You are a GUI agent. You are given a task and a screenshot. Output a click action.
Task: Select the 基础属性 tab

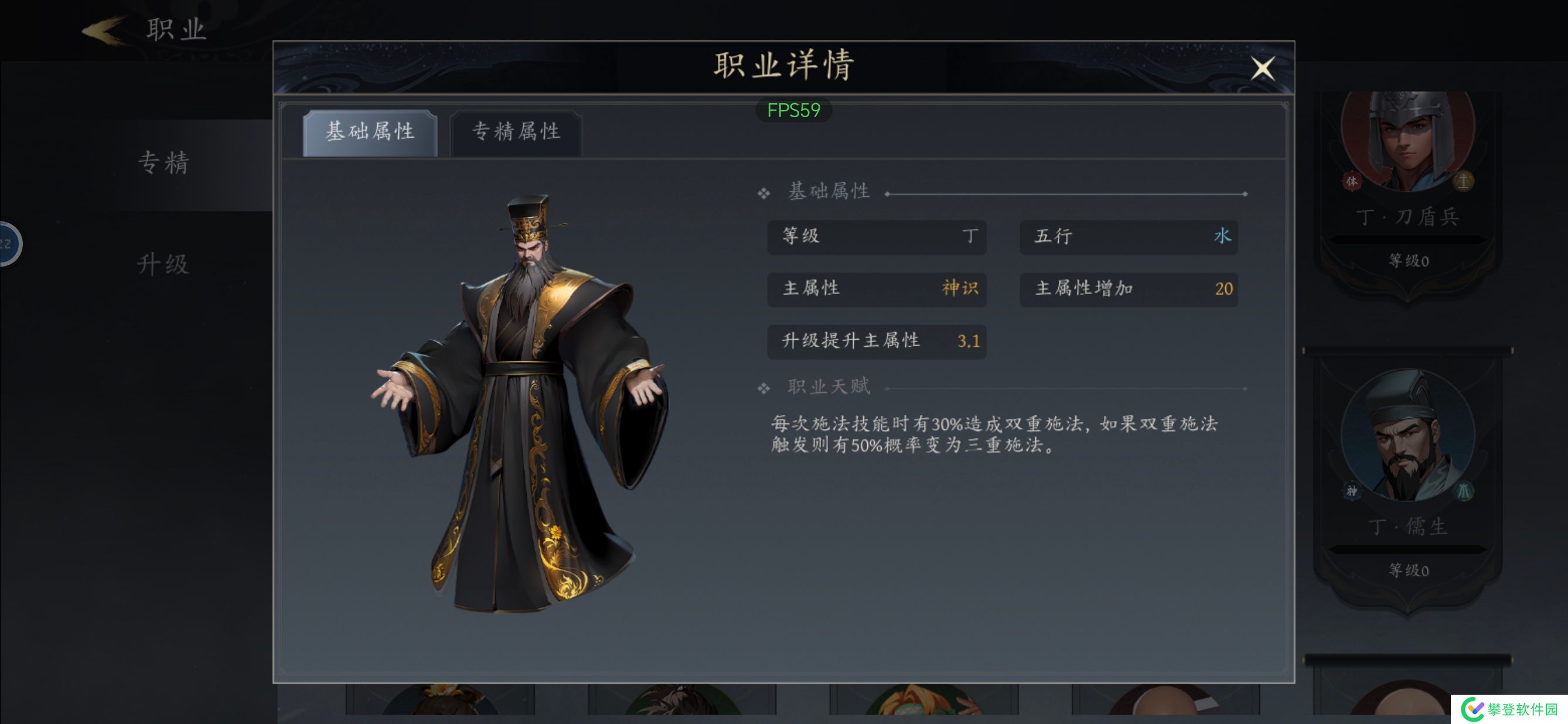tap(371, 132)
